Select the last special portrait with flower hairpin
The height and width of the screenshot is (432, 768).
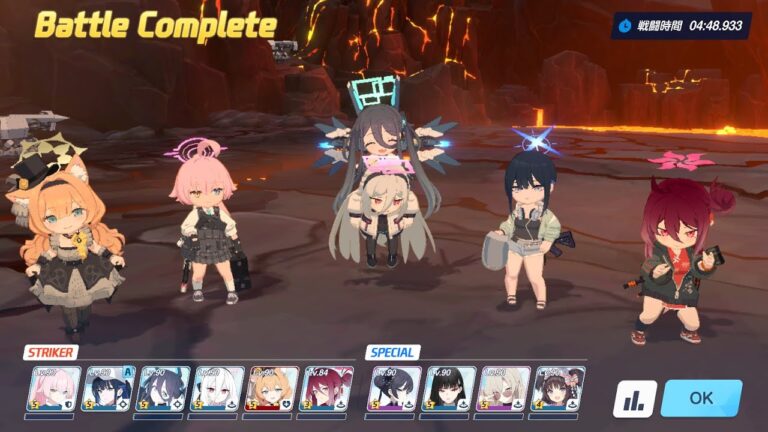pos(559,388)
